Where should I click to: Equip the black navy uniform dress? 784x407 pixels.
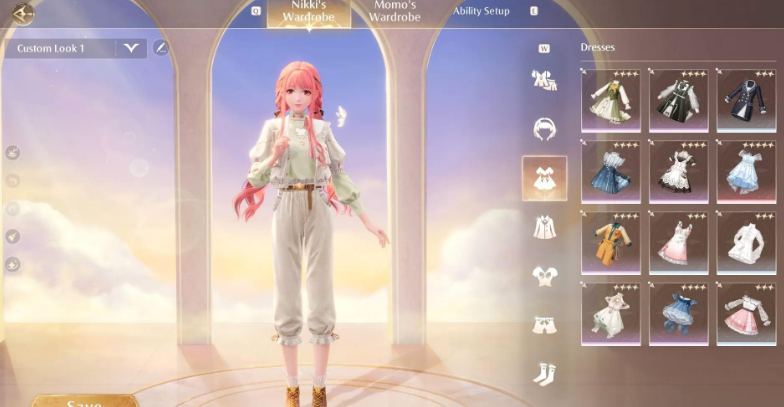(746, 101)
